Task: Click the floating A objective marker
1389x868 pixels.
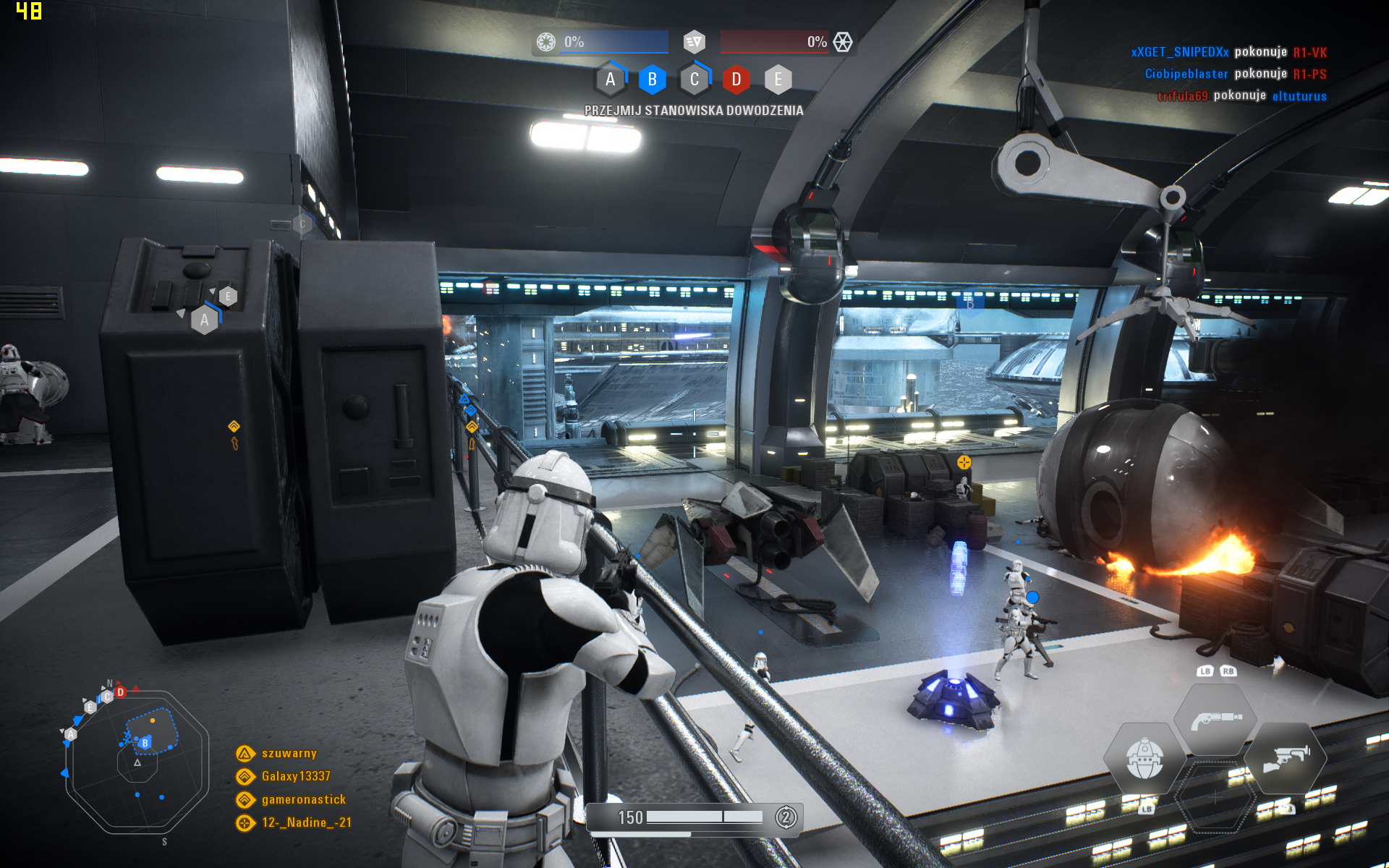Action: click(205, 320)
